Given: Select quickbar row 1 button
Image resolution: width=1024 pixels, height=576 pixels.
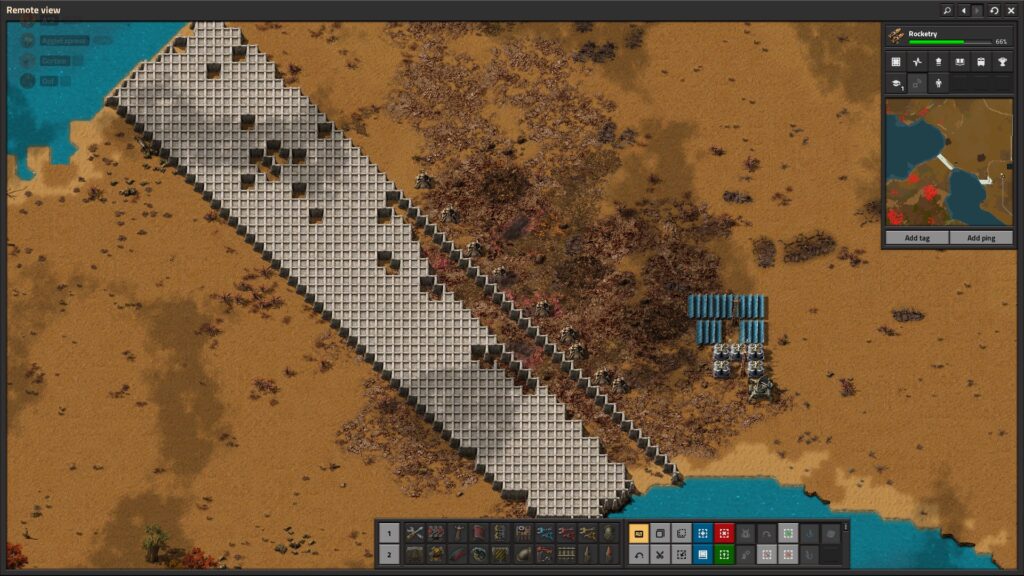Looking at the screenshot, I should (390, 533).
